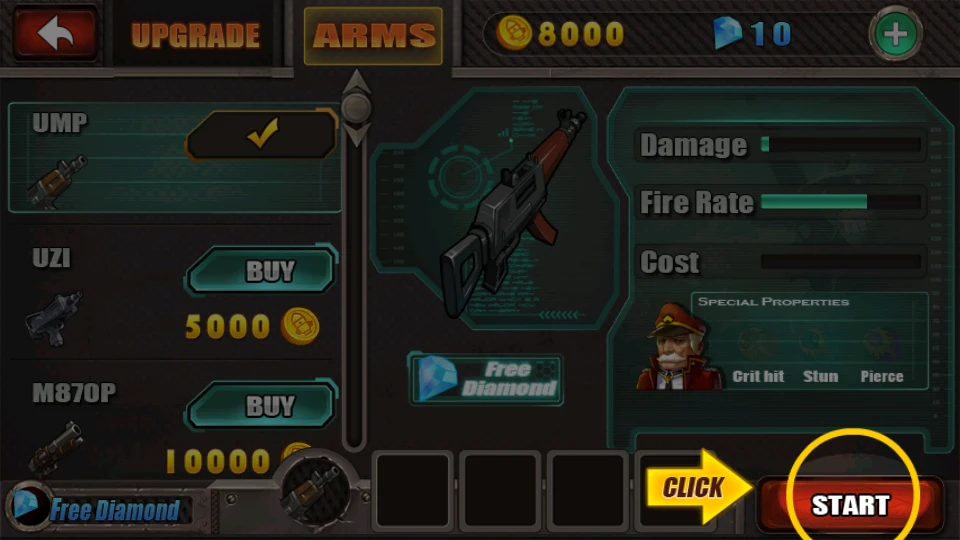The width and height of the screenshot is (960, 540).
Task: Add more diamonds with the green plus
Action: pos(895,35)
